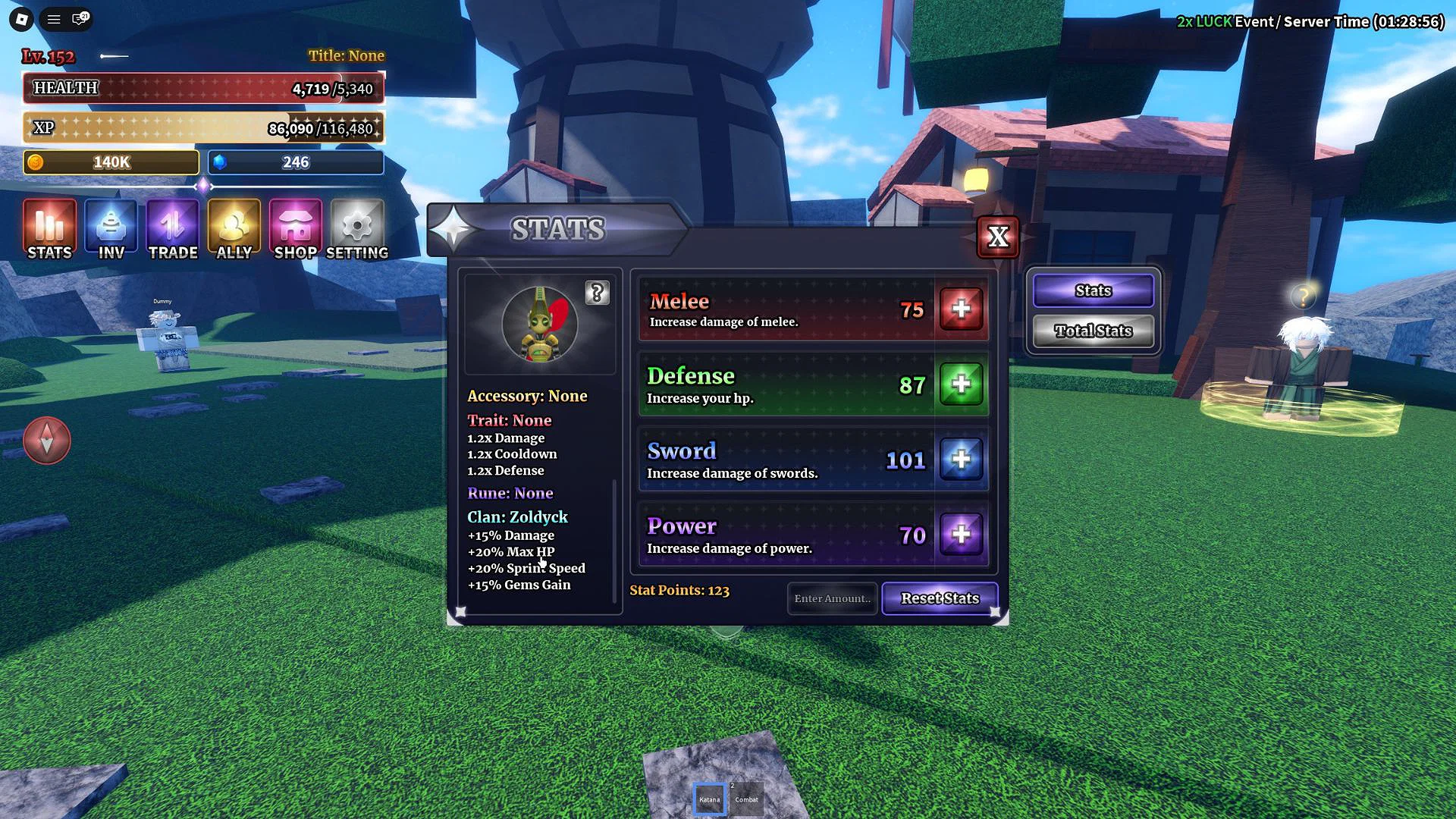Open the ALLY icon
The height and width of the screenshot is (819, 1456).
234,227
